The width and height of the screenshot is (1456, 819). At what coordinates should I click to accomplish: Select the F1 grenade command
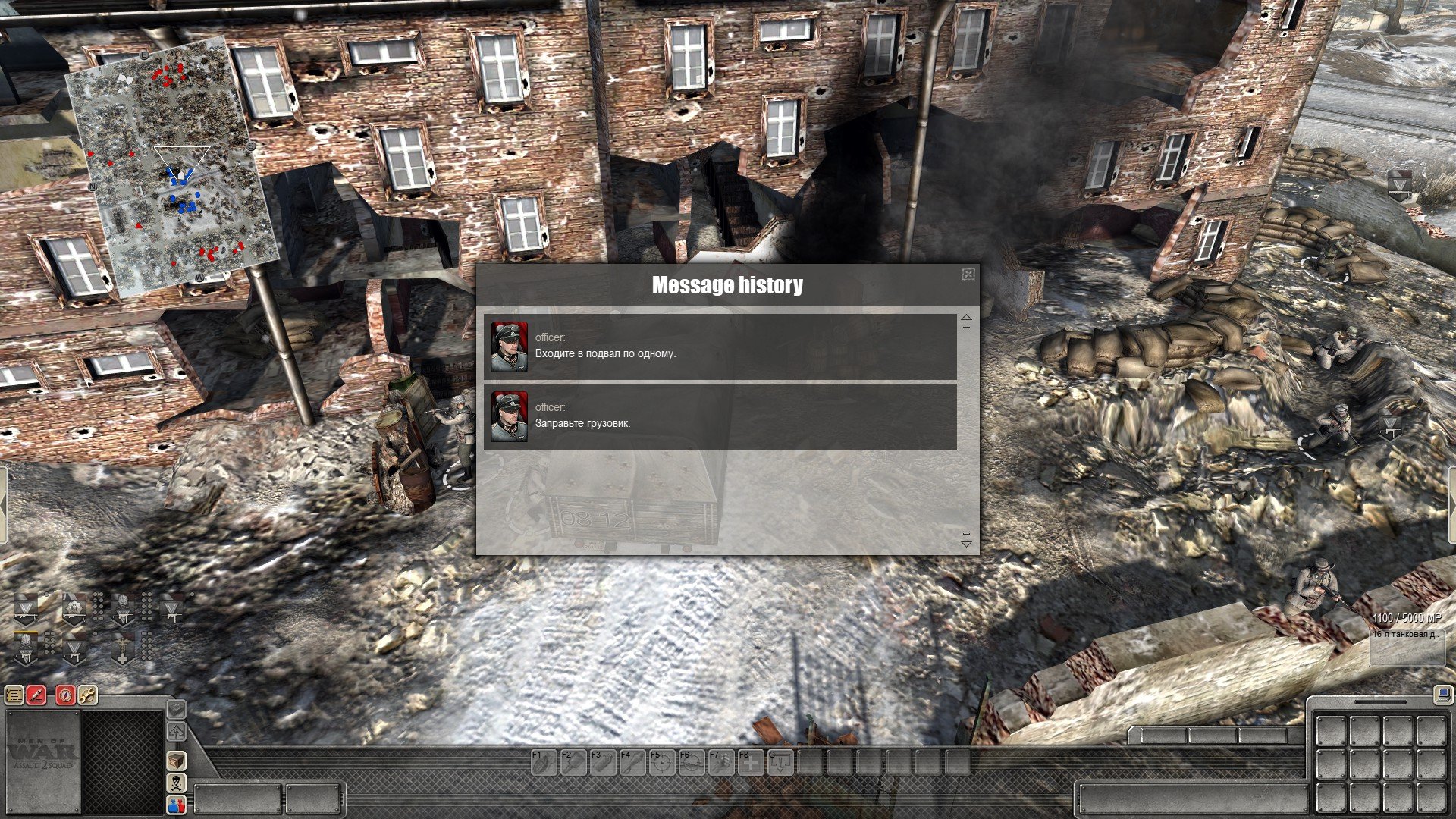(x=543, y=763)
